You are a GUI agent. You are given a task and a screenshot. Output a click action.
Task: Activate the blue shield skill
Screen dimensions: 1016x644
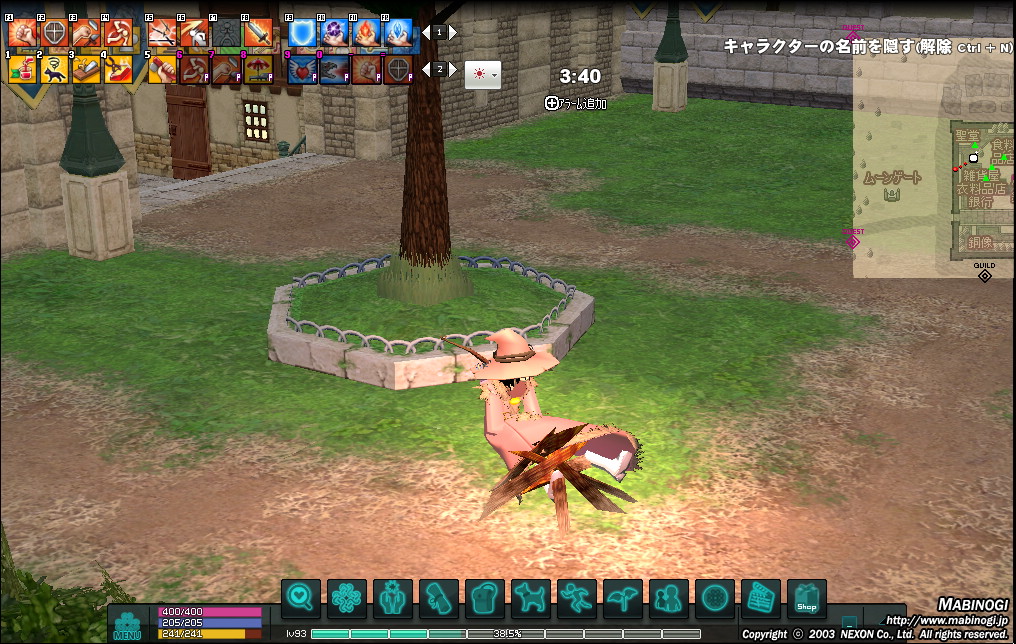pyautogui.click(x=303, y=34)
